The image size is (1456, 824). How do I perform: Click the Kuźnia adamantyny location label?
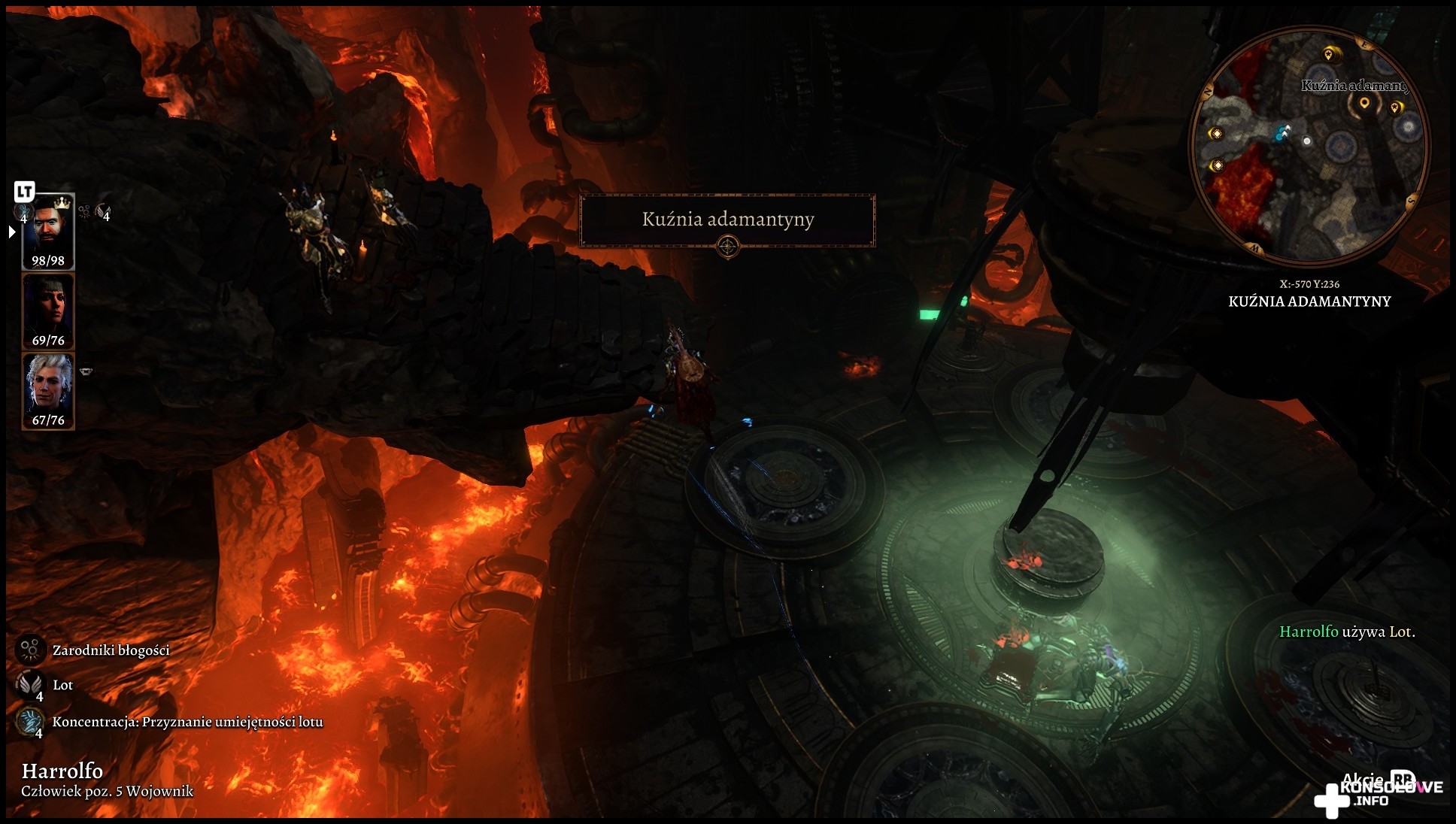coord(727,220)
